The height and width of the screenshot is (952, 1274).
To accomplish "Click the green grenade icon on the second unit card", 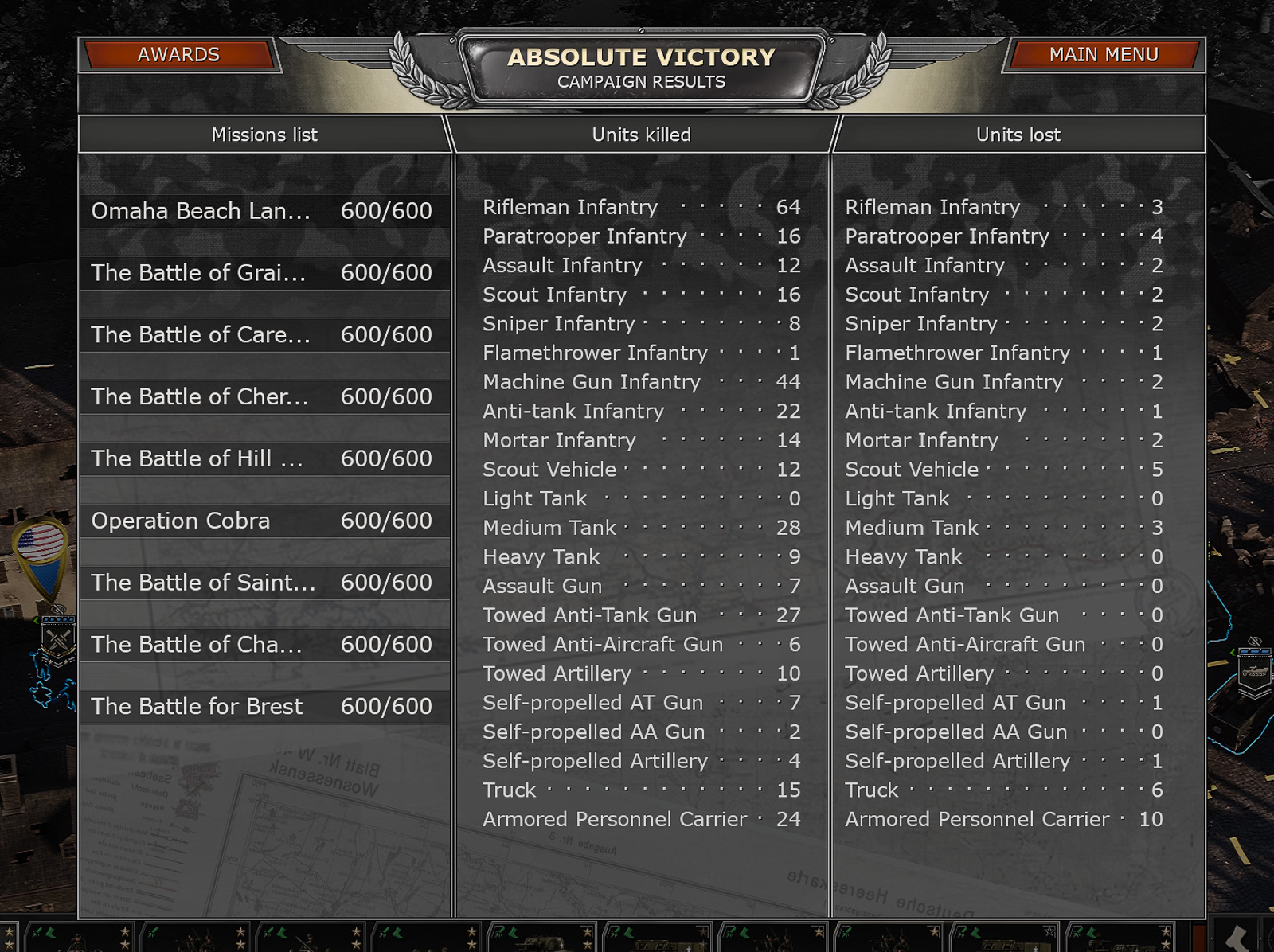I will click(x=151, y=932).
